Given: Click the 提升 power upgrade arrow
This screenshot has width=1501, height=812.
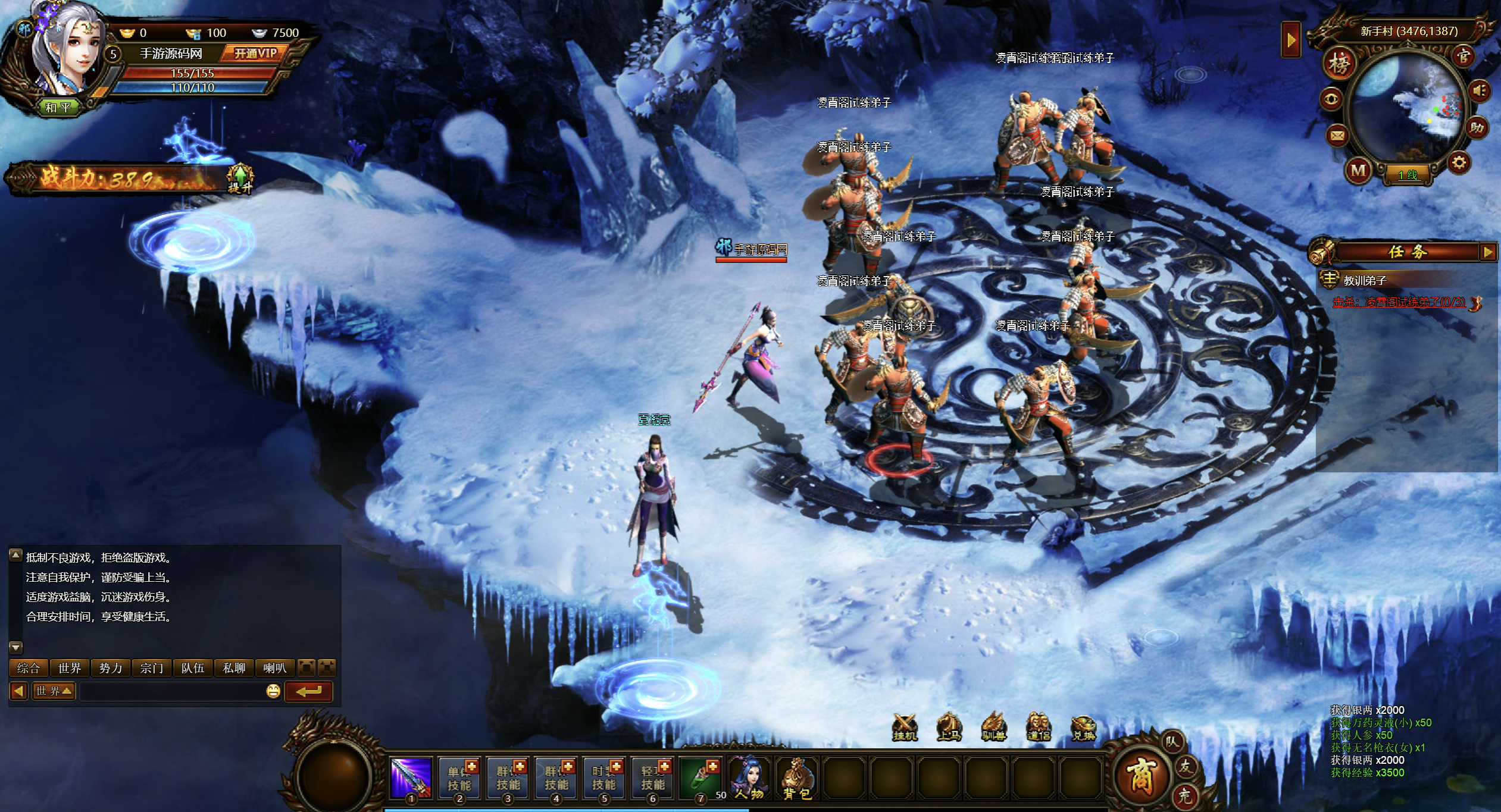Looking at the screenshot, I should coord(240,177).
